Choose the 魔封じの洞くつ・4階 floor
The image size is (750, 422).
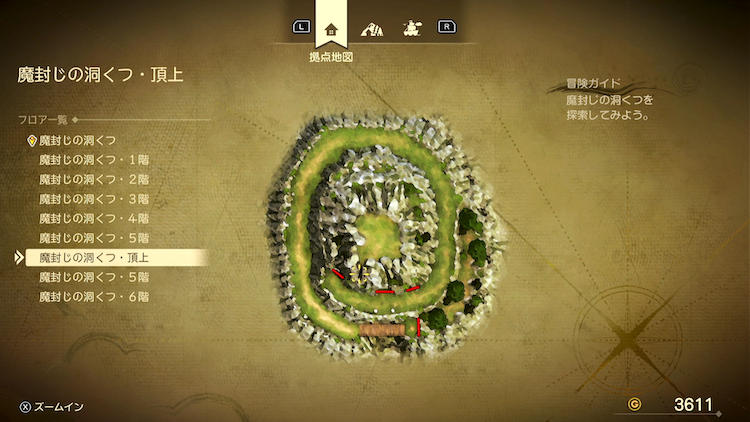click(x=94, y=218)
